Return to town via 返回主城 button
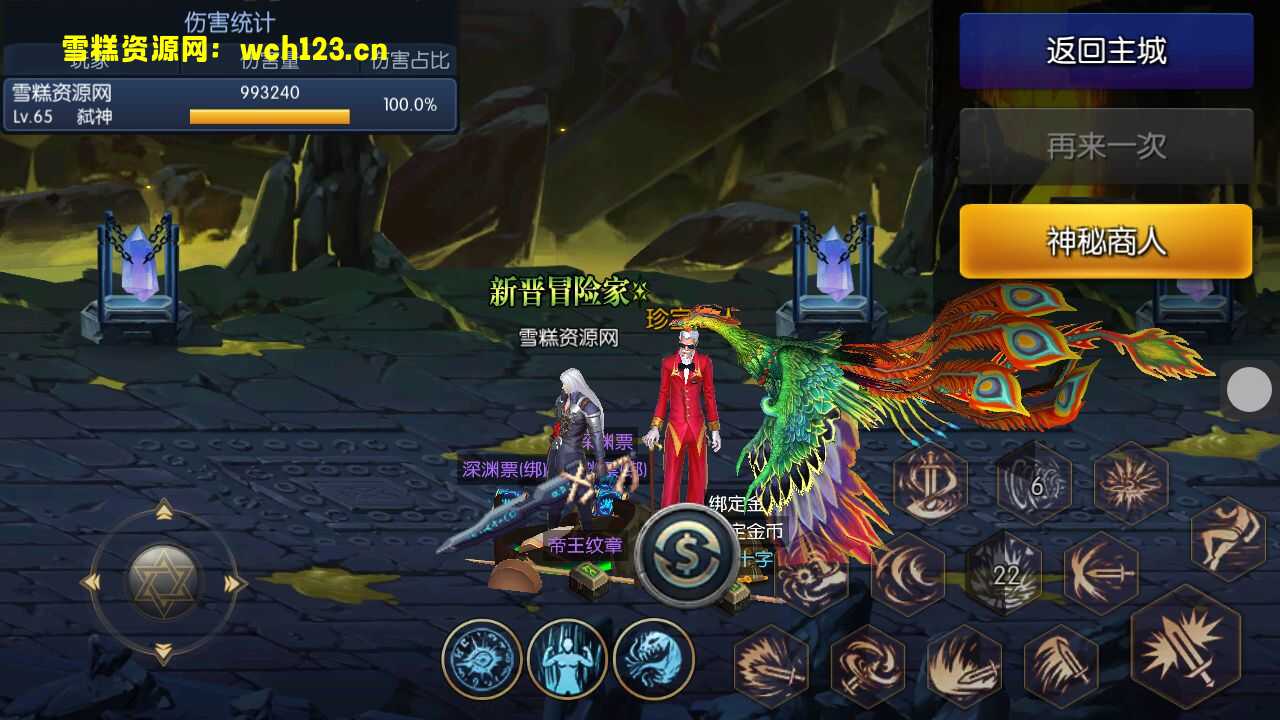Viewport: 1280px width, 720px height. [1106, 51]
